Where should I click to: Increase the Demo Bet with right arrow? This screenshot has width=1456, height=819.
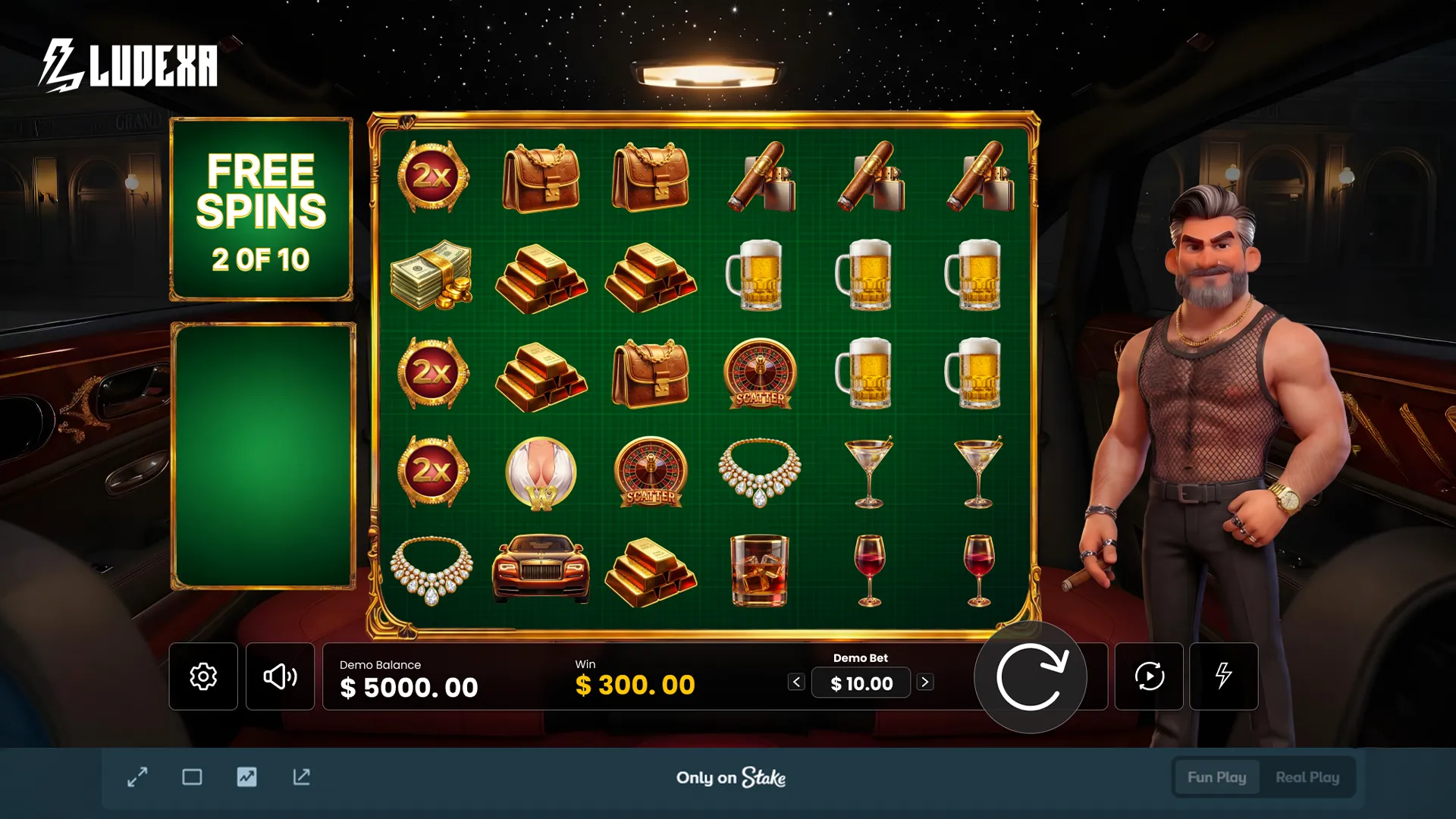point(926,681)
